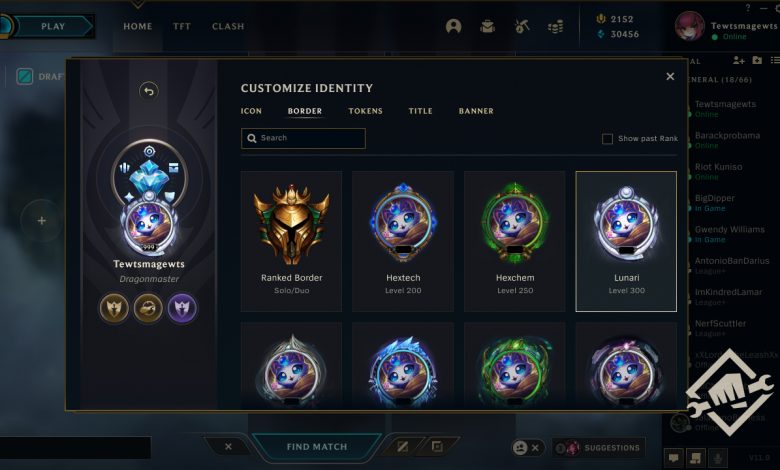Go to the Banner tab
Screen dimensions: 780x470
pos(476,111)
